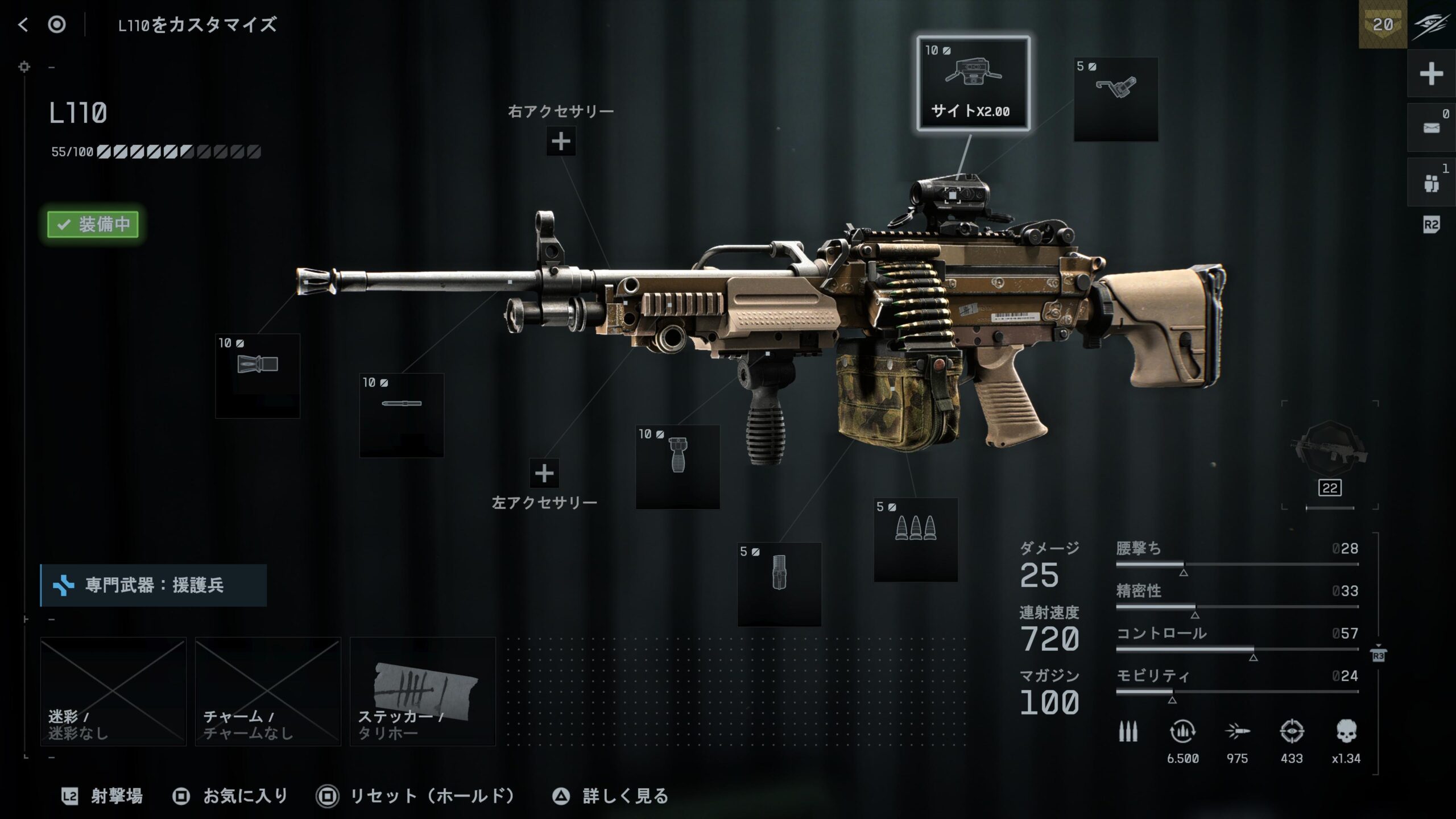The width and height of the screenshot is (1456, 819).
Task: Select the weapon preview thumbnail labeled 22
Action: (1329, 455)
